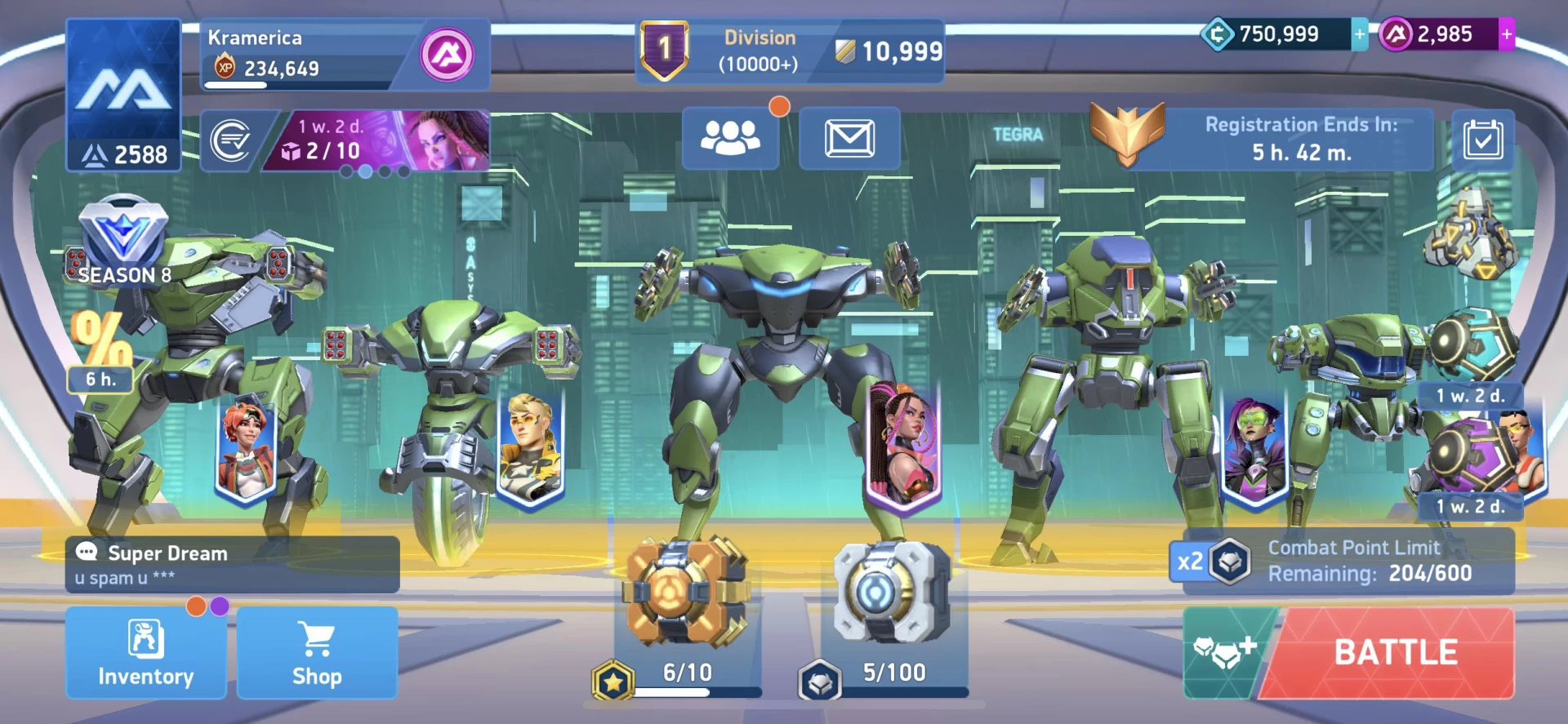Image resolution: width=1568 pixels, height=724 pixels.
Task: Open the friends and clan panel
Action: (730, 138)
